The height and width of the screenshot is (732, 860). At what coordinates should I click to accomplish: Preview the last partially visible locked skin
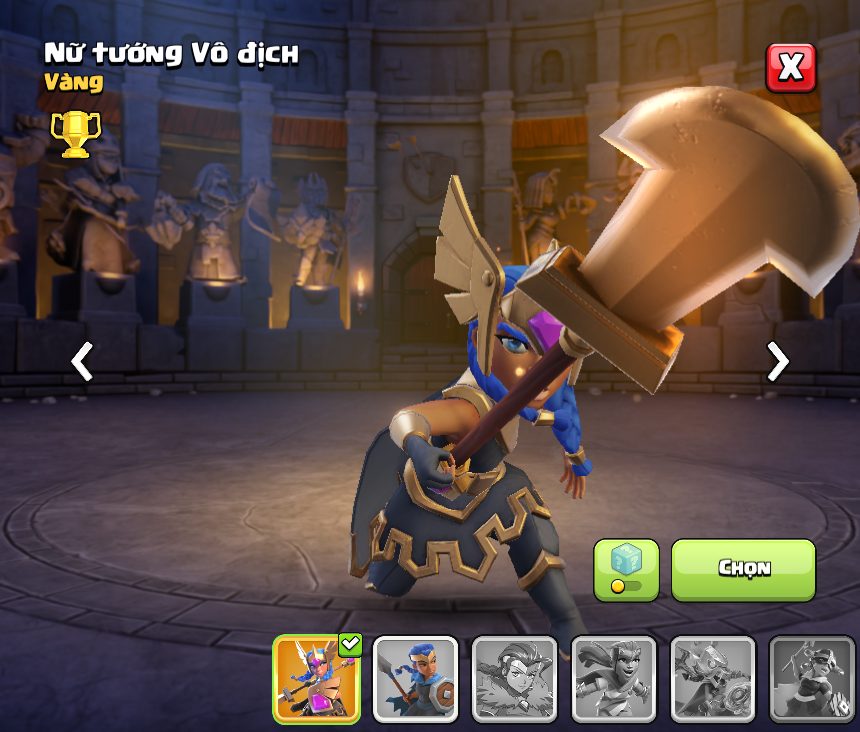[x=811, y=679]
